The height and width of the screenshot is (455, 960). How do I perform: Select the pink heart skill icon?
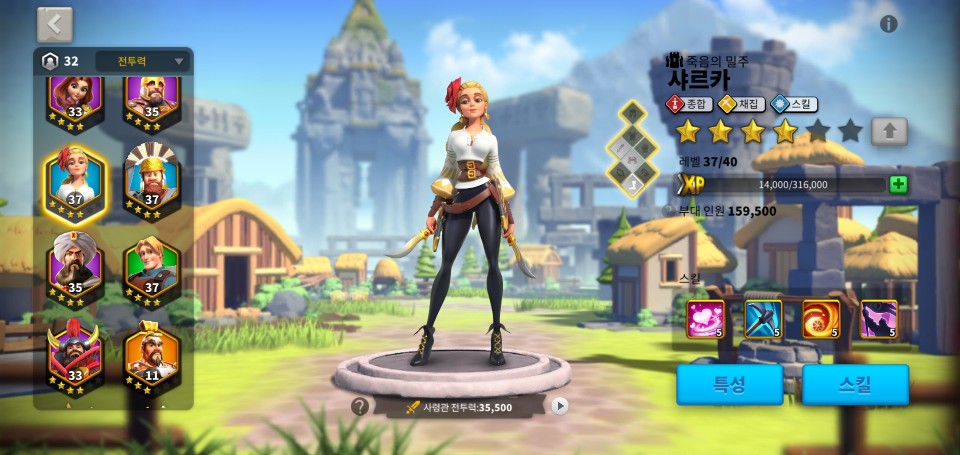click(705, 319)
